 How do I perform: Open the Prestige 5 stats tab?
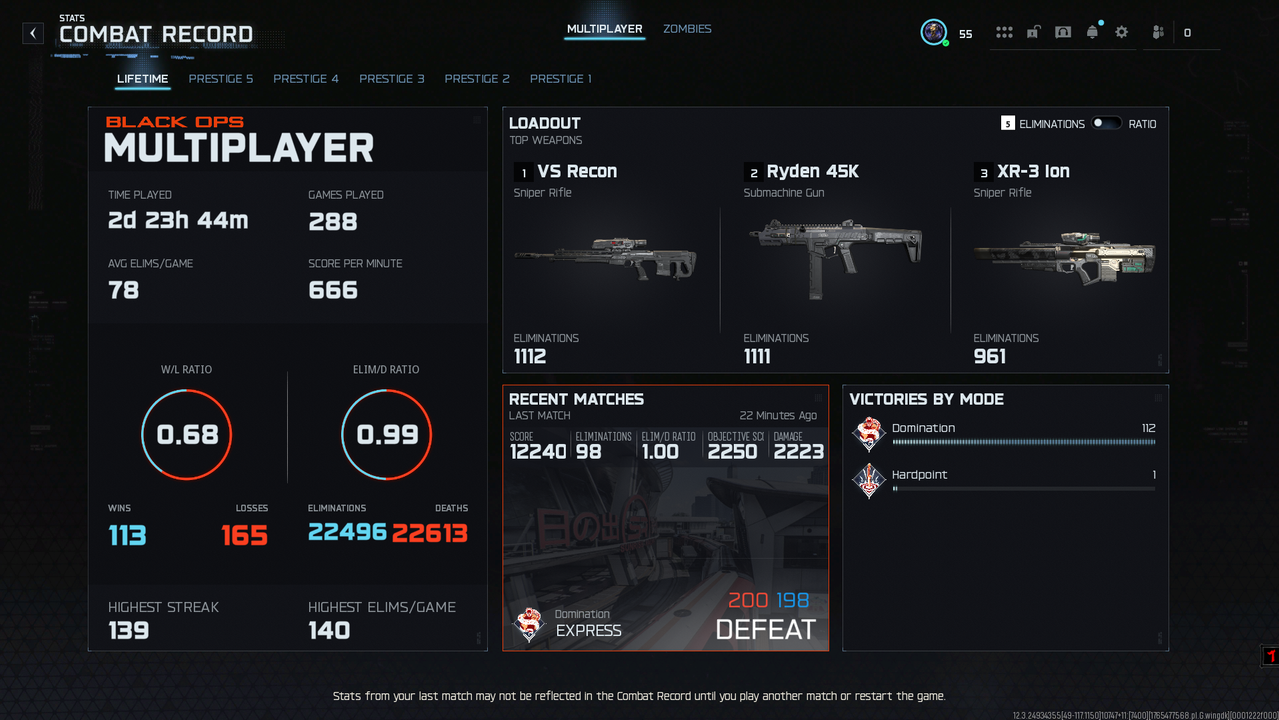tap(221, 79)
